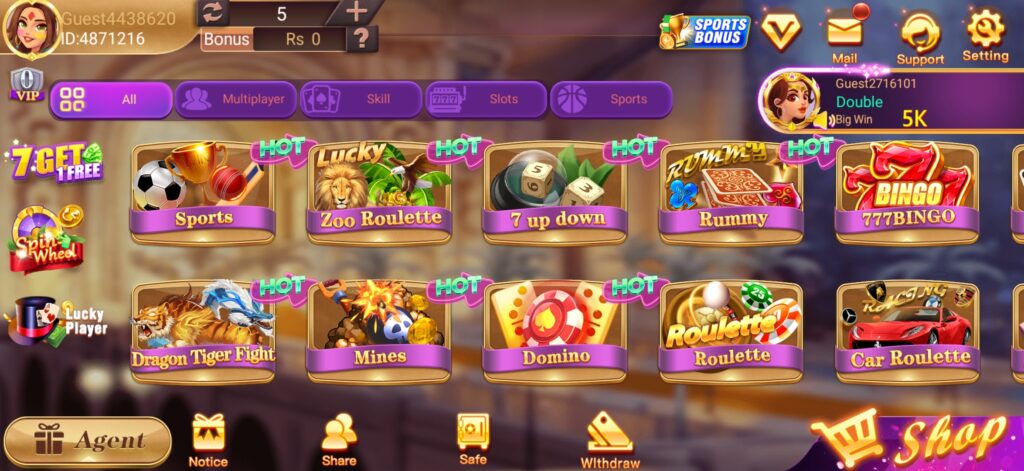Open the Setting gear menu
This screenshot has width=1024, height=471.
pos(985,35)
